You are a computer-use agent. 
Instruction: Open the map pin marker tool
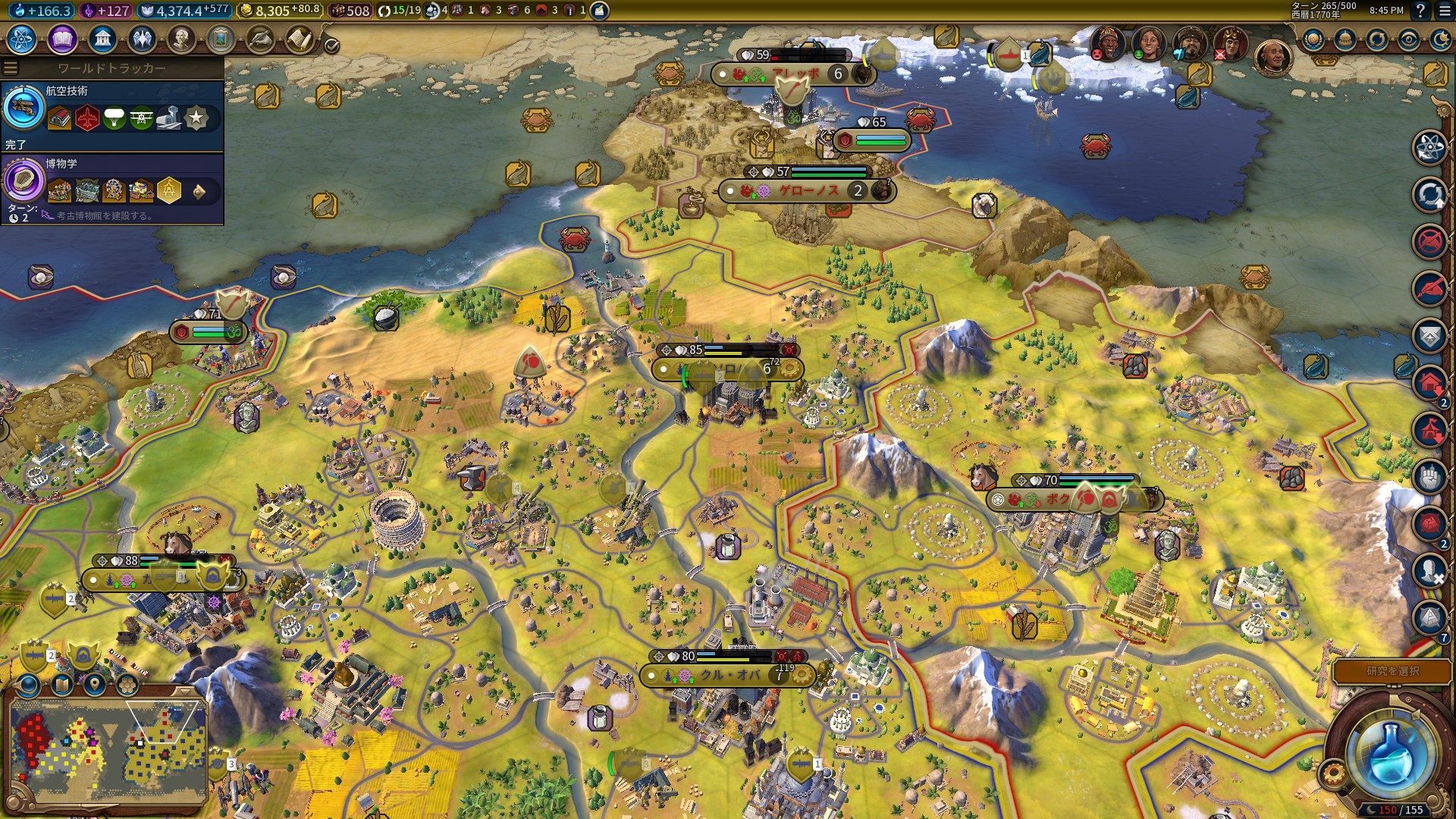[x=94, y=685]
